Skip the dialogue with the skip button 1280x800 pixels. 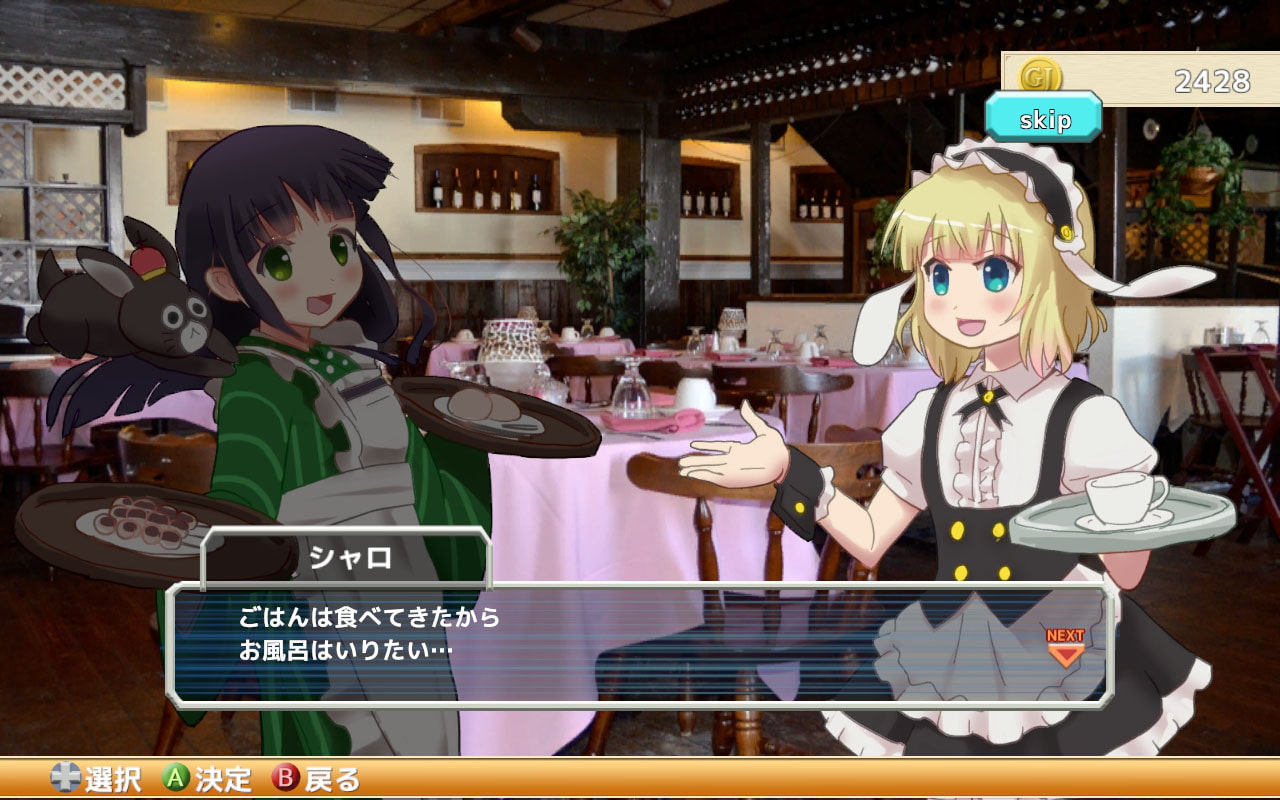tap(1044, 119)
